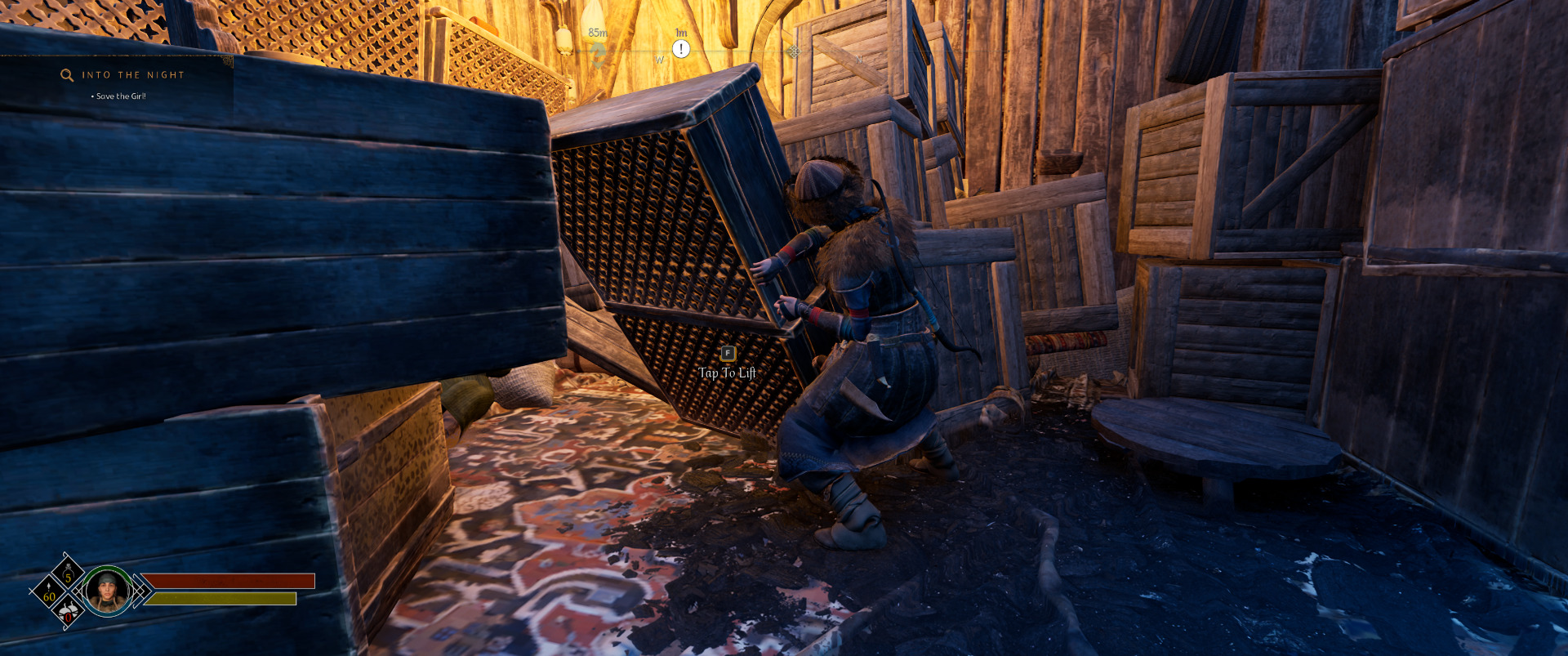This screenshot has height=656, width=1568.
Task: Click the diamond knot marker on the compass
Action: tap(794, 51)
